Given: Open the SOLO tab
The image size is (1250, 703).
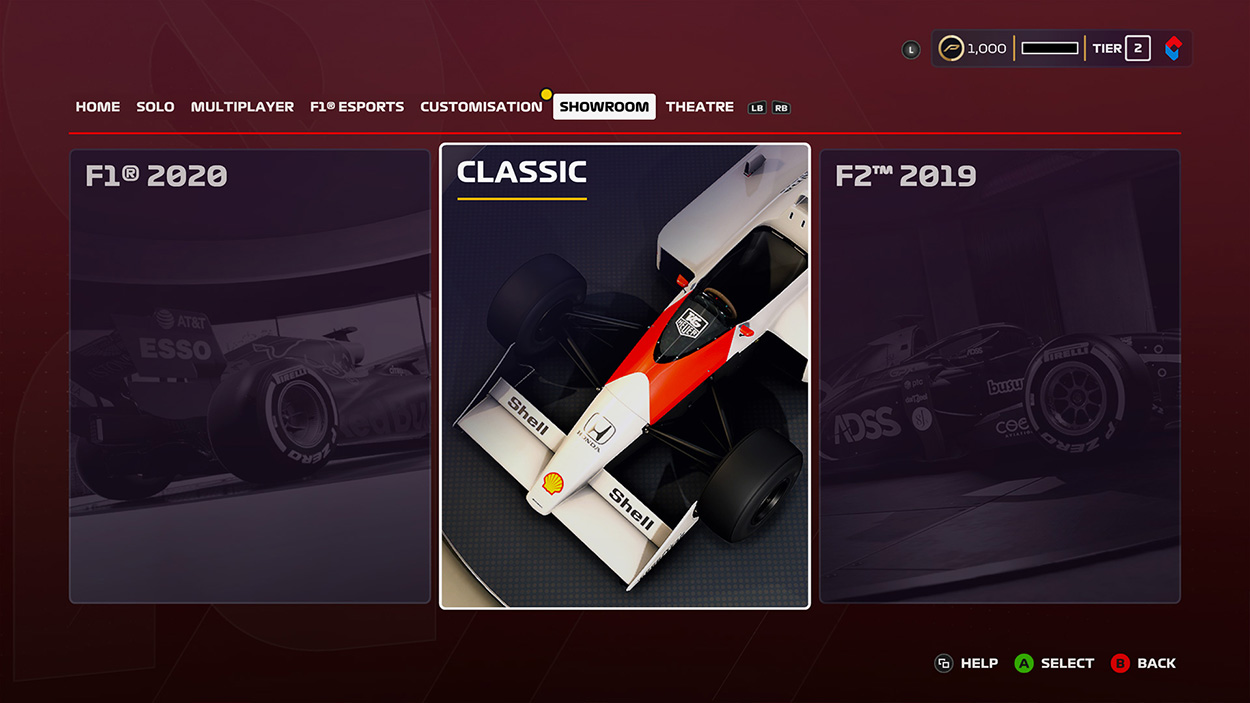Looking at the screenshot, I should coord(155,107).
